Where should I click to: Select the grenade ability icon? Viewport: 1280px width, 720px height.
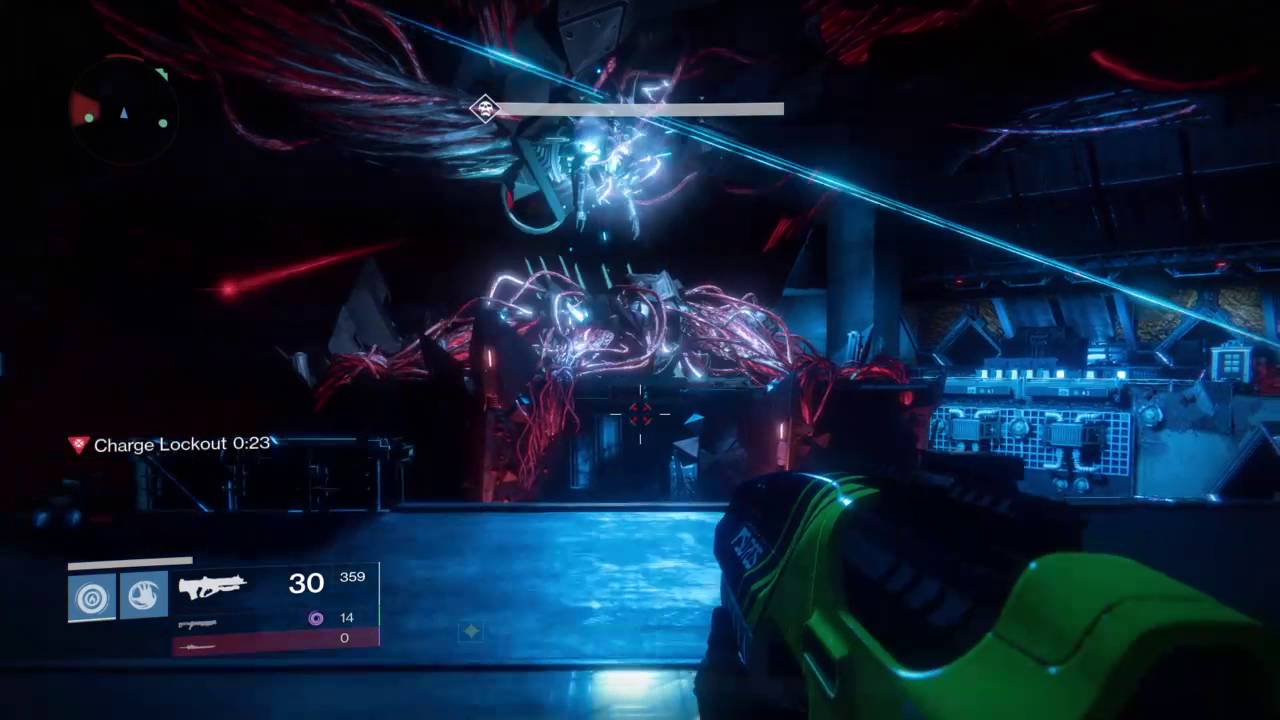92,597
